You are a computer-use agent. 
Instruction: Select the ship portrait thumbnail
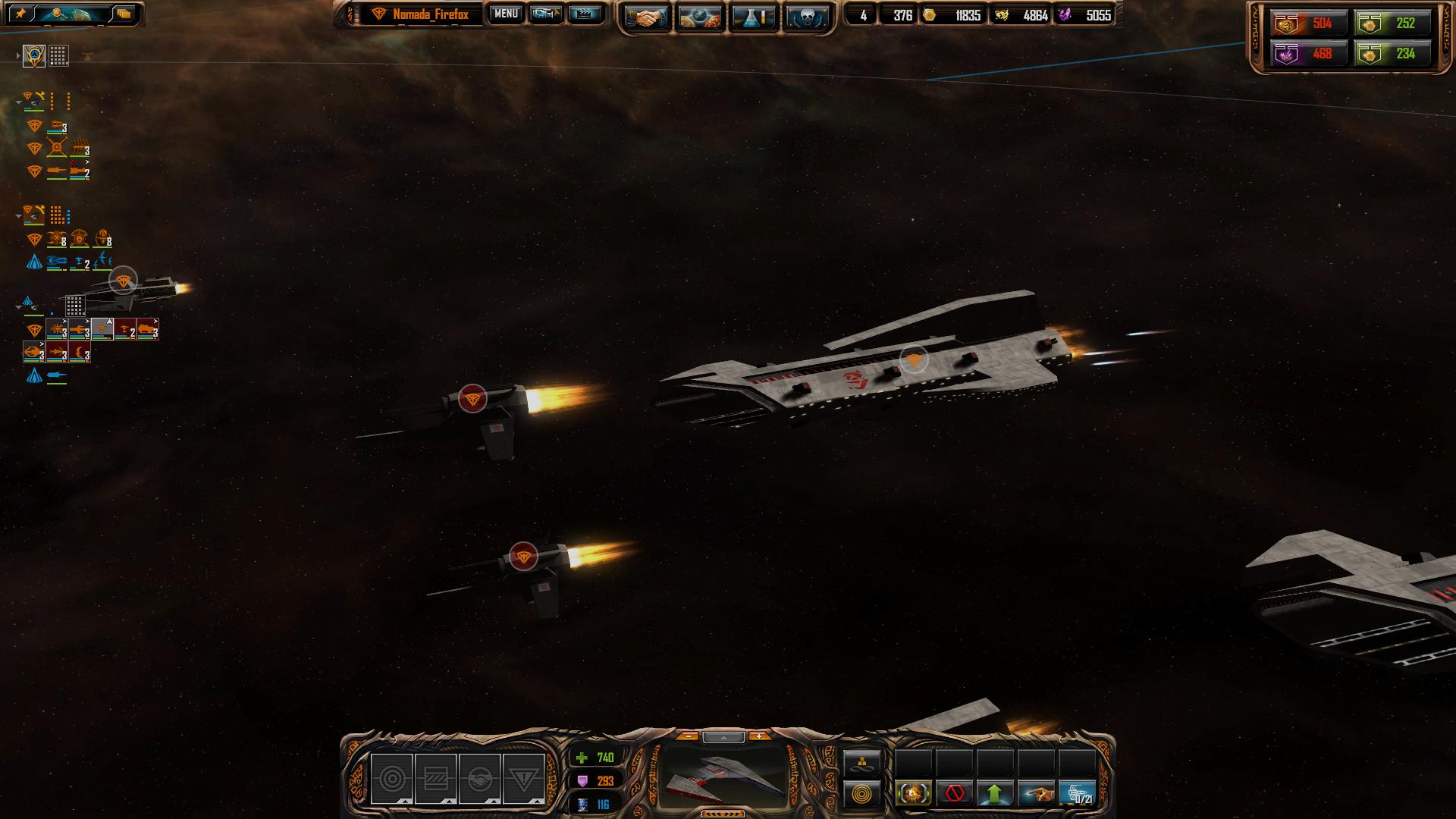[724, 777]
